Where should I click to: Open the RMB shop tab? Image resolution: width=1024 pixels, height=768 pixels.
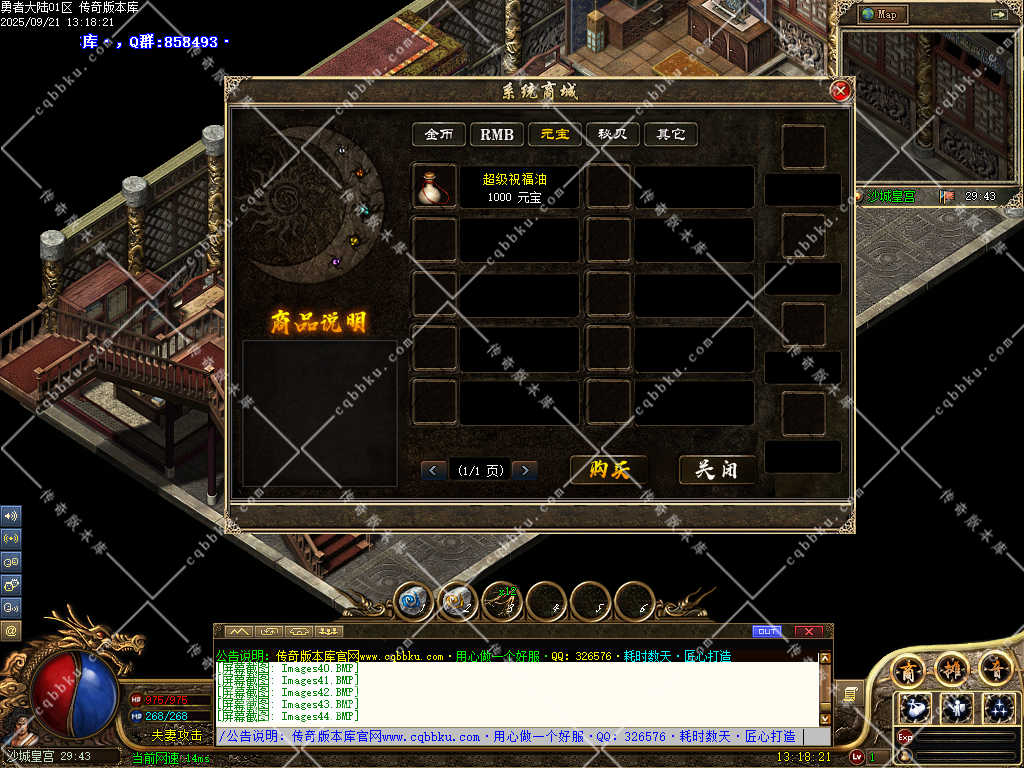point(496,134)
